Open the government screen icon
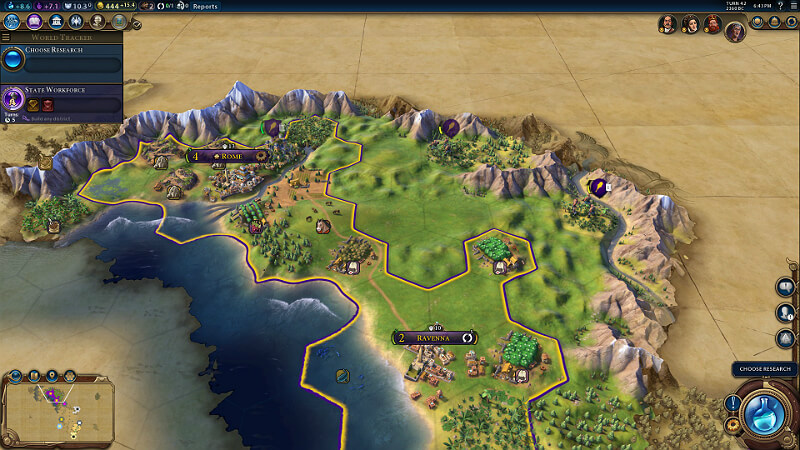Image resolution: width=800 pixels, height=450 pixels. [56, 20]
